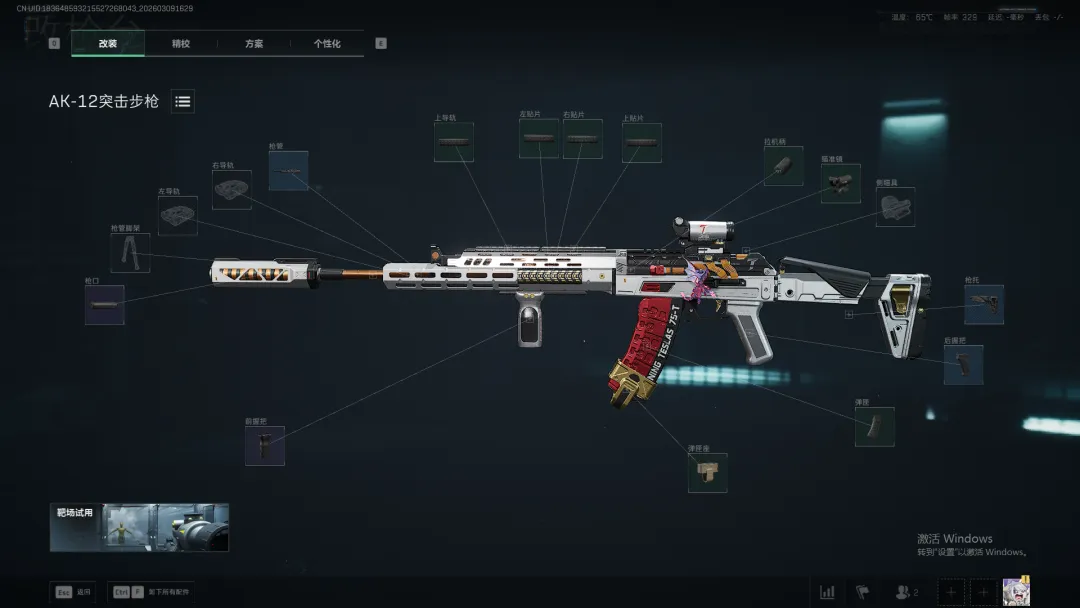
Task: Start the 靶场试用 firing range trial
Action: (140, 527)
